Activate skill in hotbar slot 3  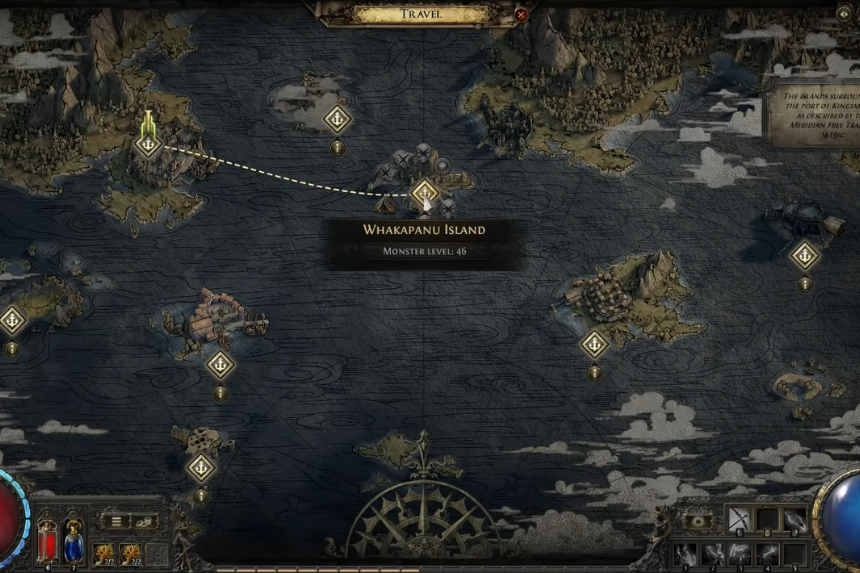(x=738, y=552)
